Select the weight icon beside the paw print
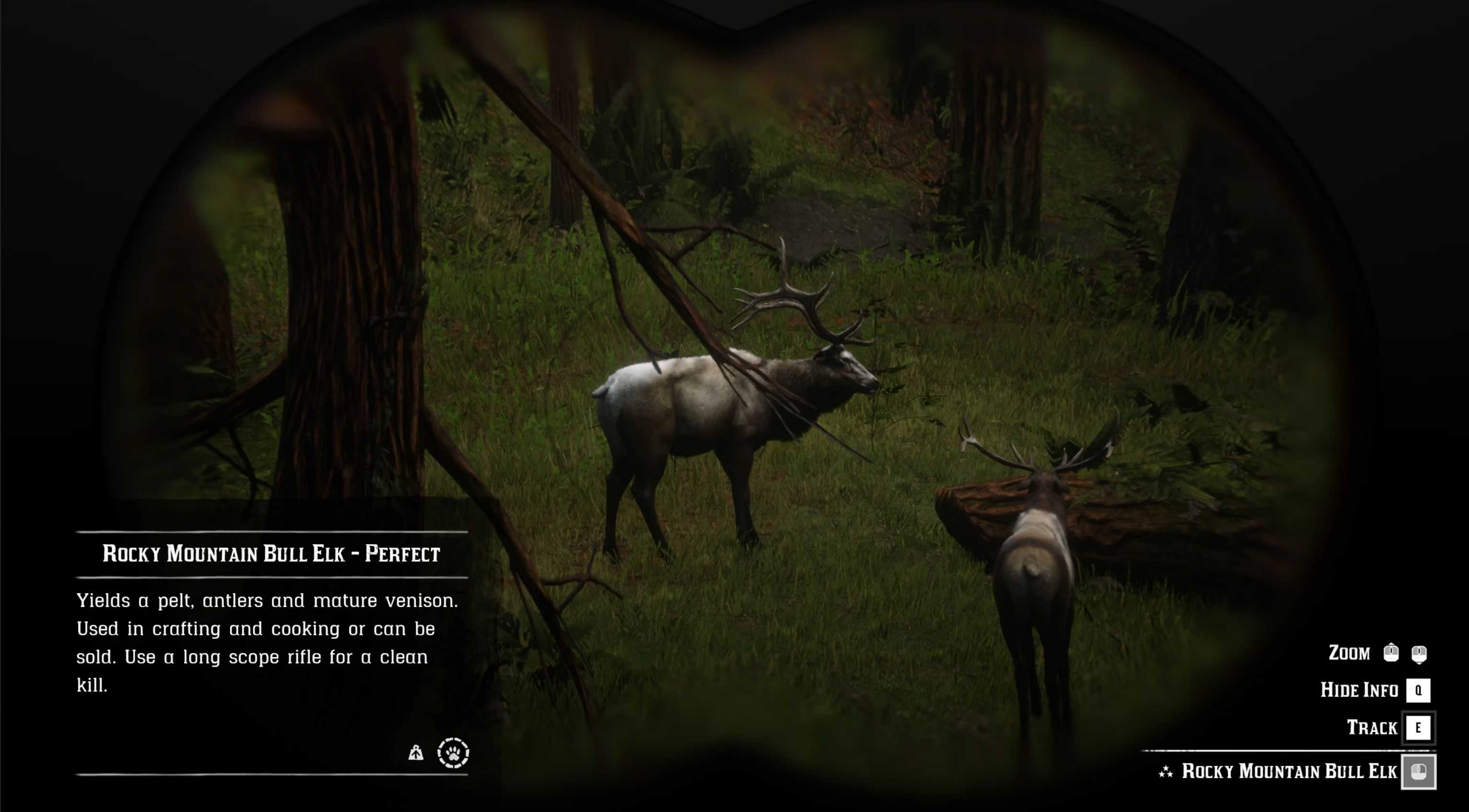 (x=416, y=753)
